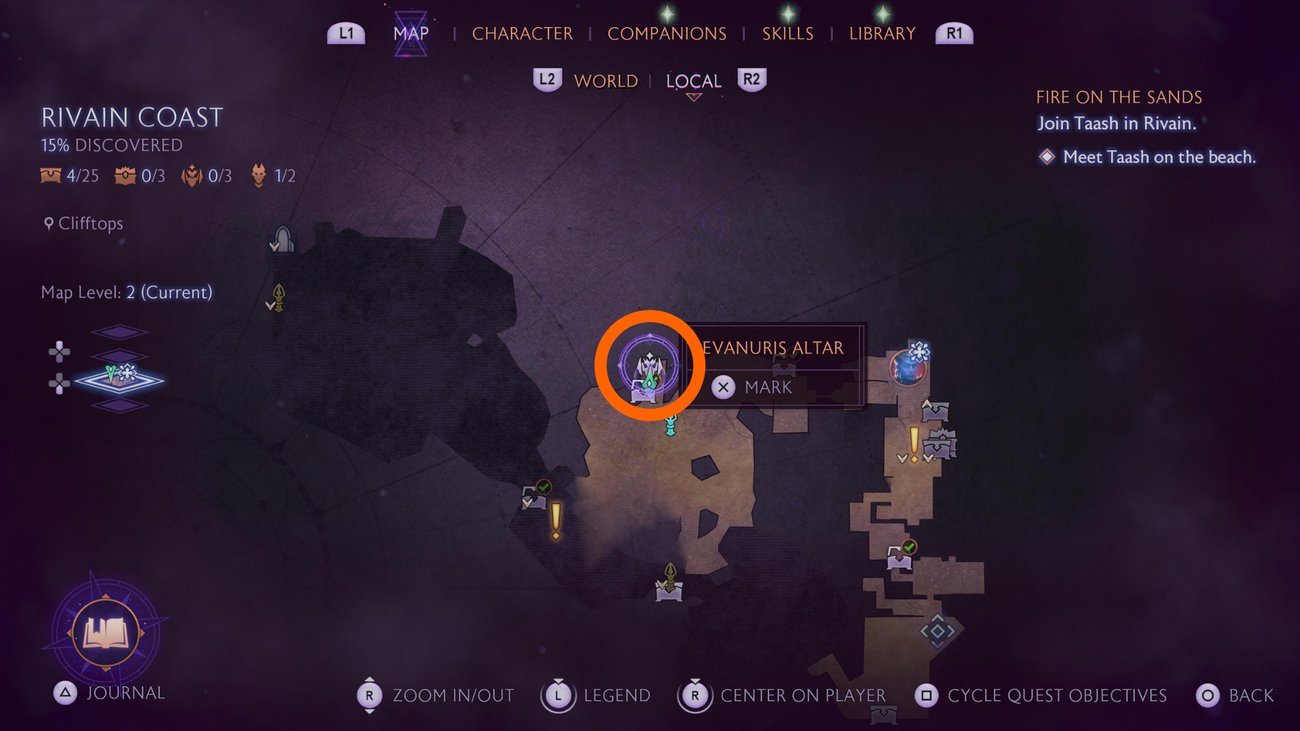Select the Local map view
Screen dimensions: 1300x731
[x=693, y=81]
